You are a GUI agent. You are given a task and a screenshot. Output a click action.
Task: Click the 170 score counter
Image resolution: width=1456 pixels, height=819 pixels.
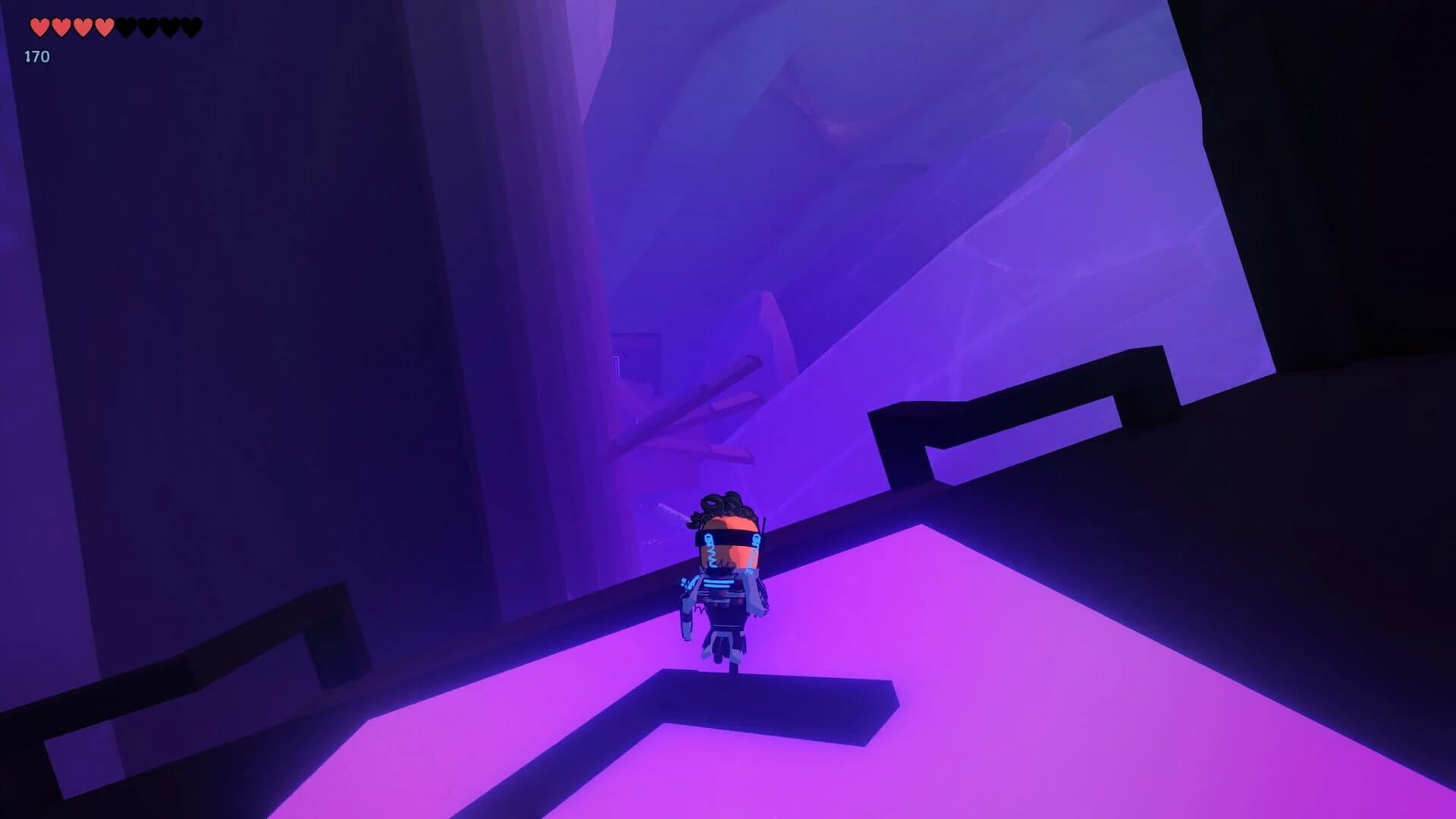point(36,56)
